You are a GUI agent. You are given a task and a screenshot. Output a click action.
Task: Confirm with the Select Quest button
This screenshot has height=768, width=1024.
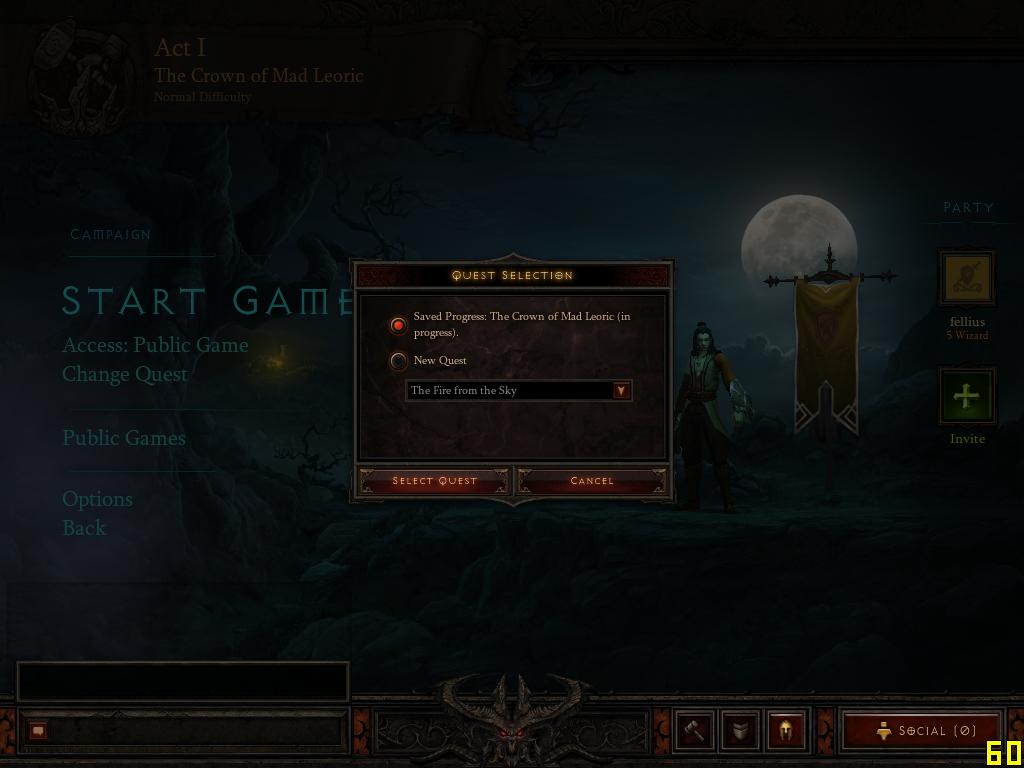click(x=434, y=481)
